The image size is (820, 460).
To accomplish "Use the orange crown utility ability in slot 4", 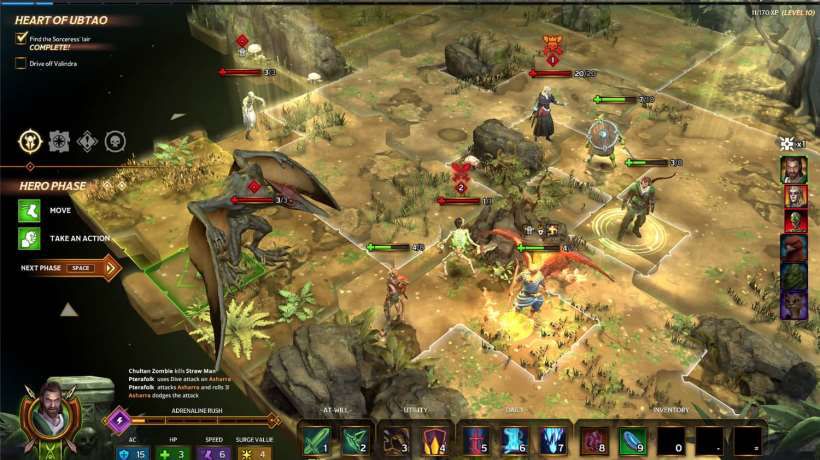I will pyautogui.click(x=434, y=440).
